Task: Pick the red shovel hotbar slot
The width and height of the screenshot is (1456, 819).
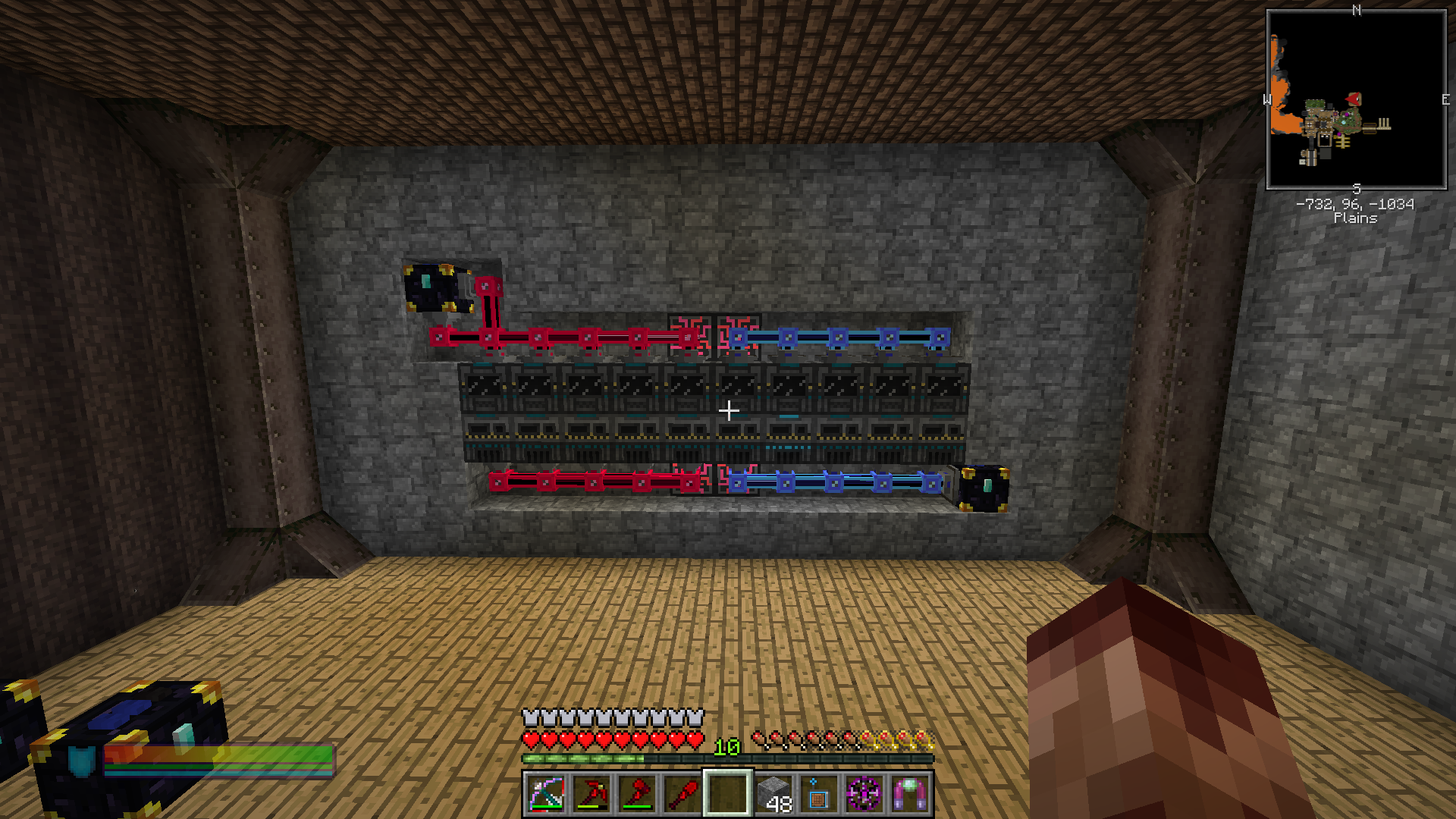Action: (x=682, y=794)
